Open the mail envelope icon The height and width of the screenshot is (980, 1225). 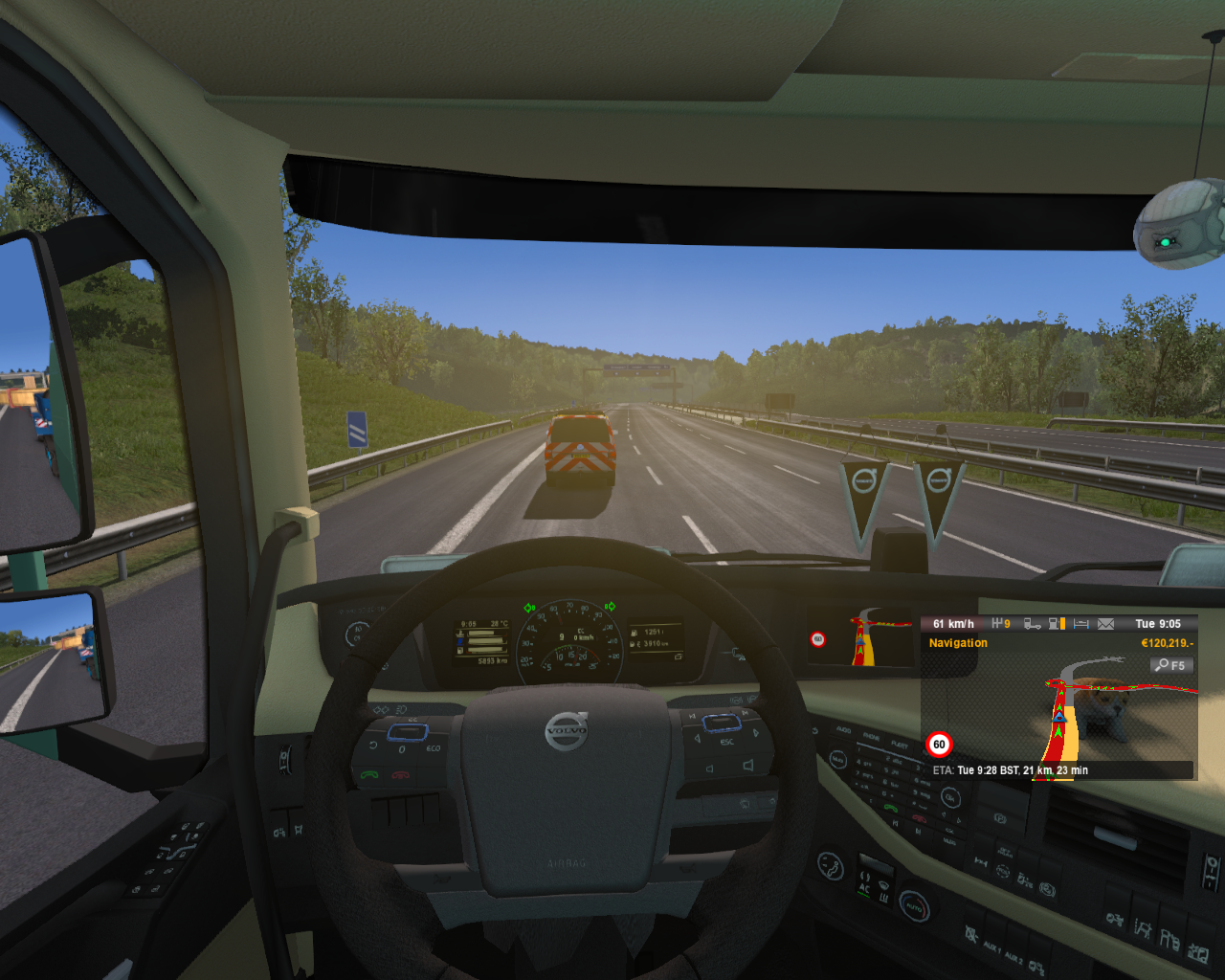pos(1105,624)
